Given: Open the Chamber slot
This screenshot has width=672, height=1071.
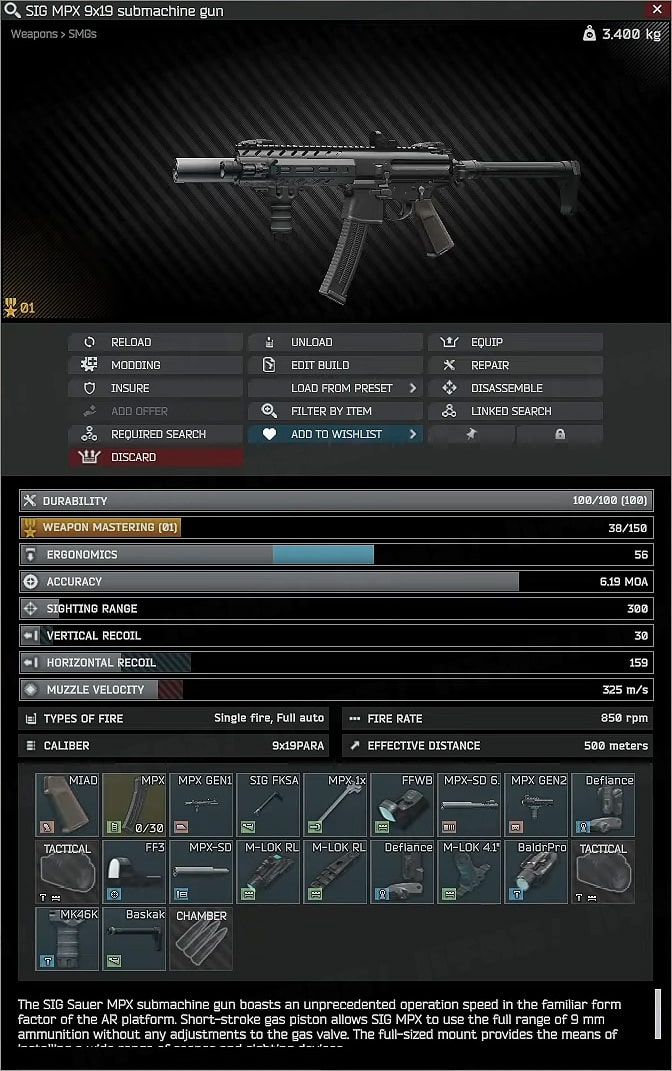Looking at the screenshot, I should tap(201, 938).
